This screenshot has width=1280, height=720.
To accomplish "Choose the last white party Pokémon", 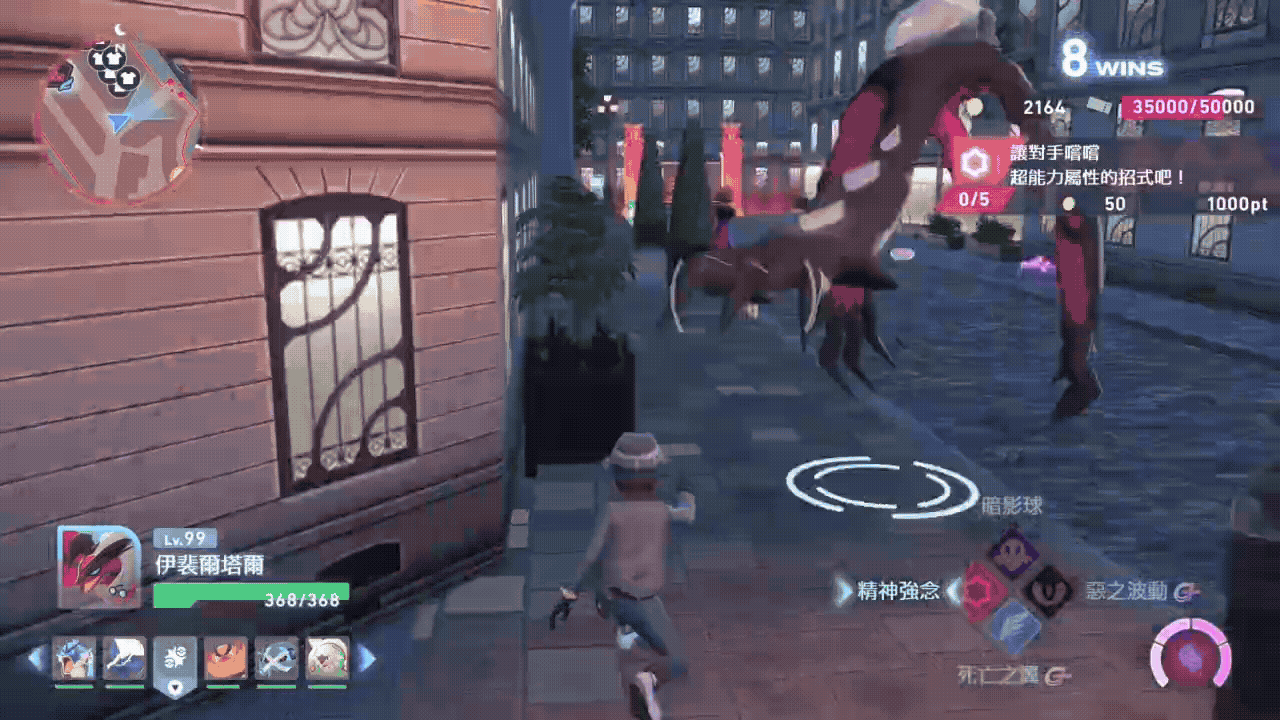I will pos(327,659).
